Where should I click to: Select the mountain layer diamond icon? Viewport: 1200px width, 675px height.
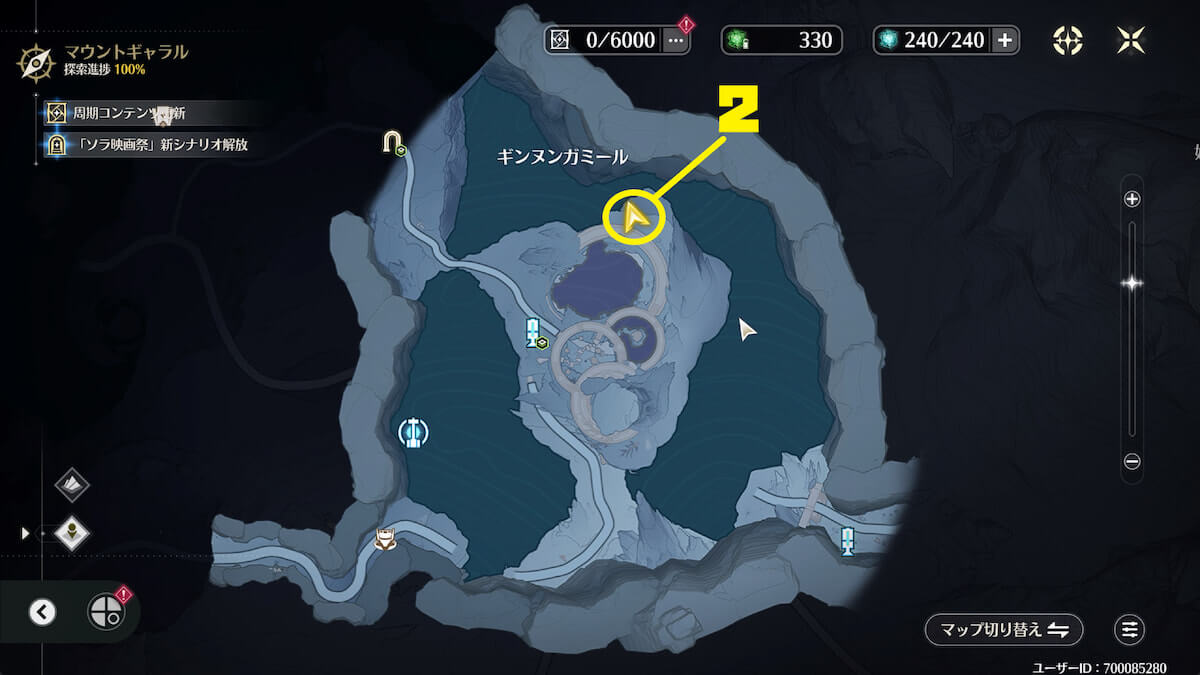point(72,485)
